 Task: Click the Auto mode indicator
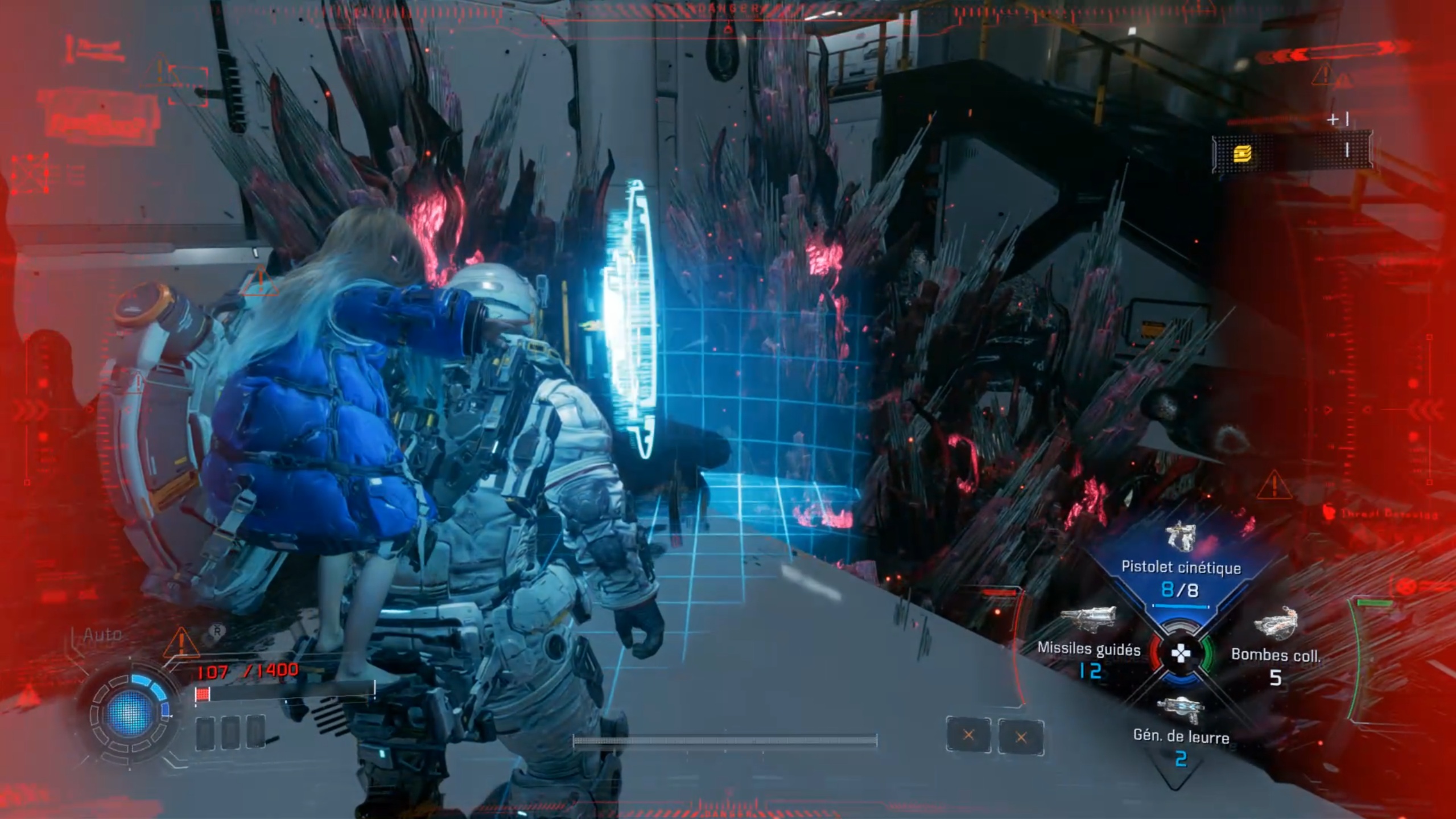(102, 635)
